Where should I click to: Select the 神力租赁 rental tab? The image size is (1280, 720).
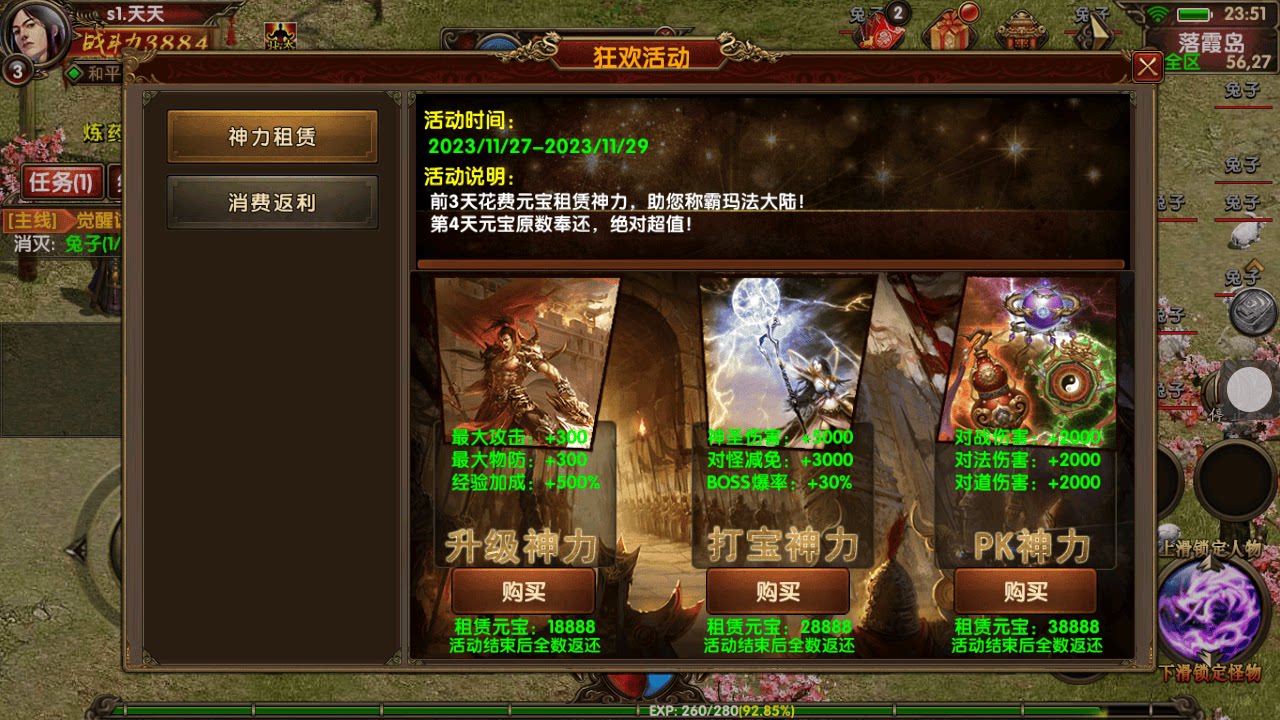tap(271, 137)
